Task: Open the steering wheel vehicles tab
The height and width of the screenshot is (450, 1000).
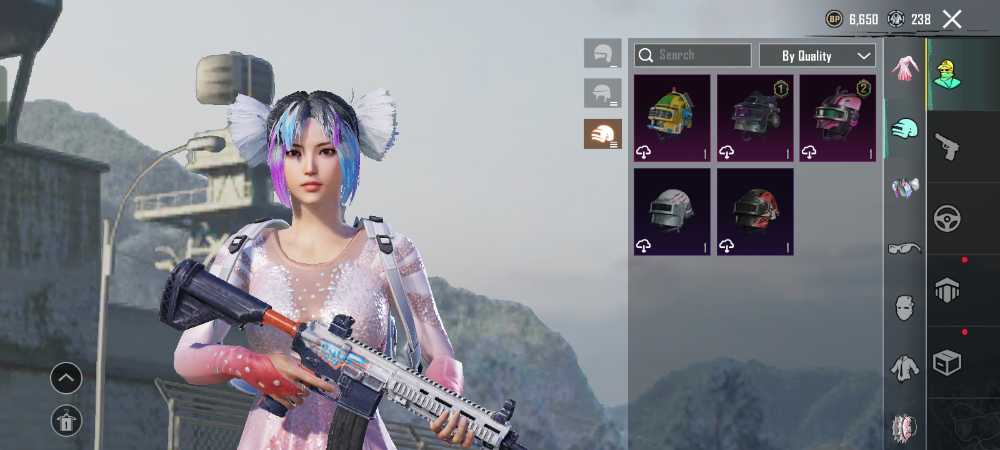Action: 946,218
